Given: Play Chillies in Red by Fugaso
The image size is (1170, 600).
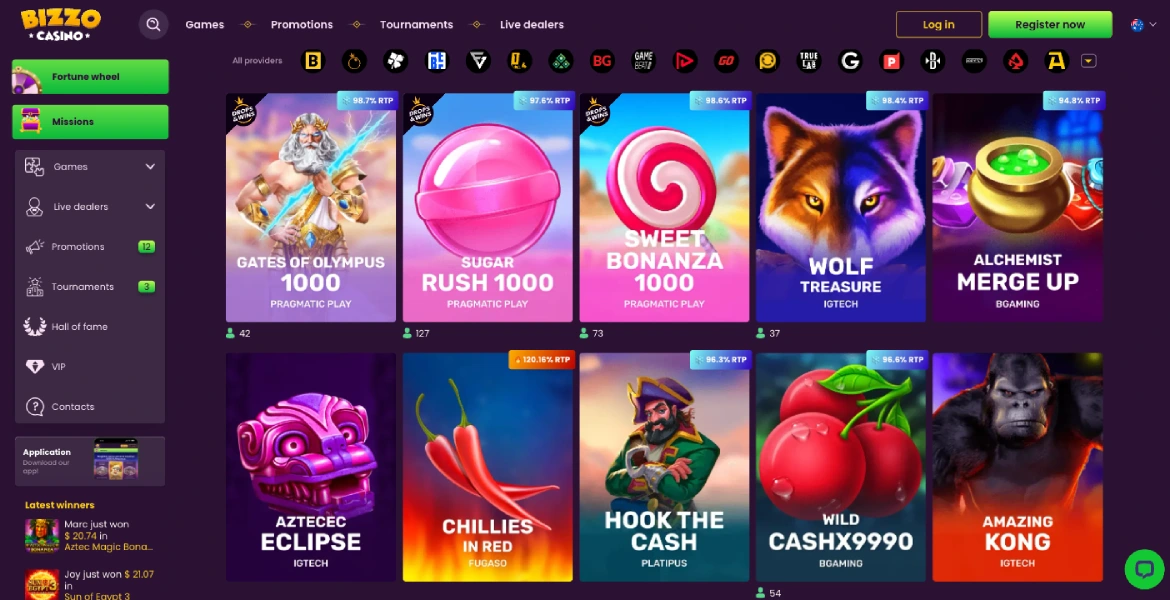Looking at the screenshot, I should click(x=487, y=467).
